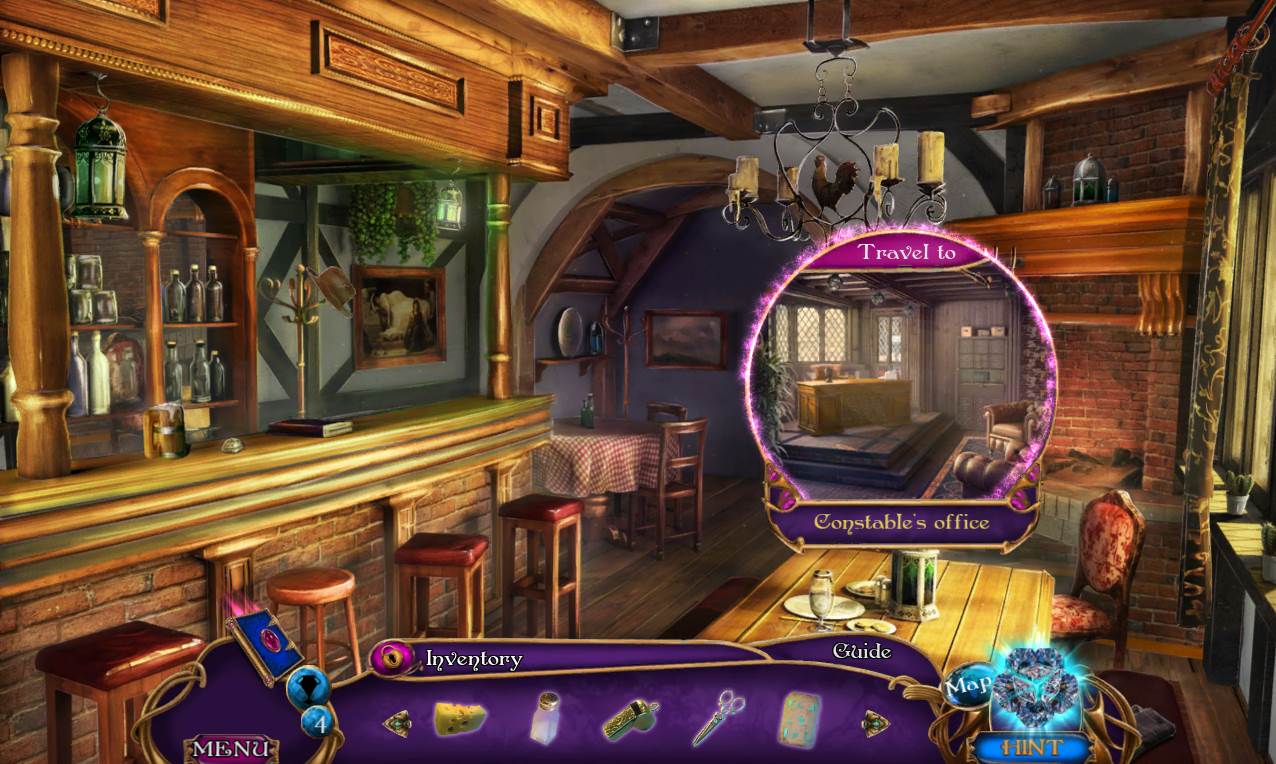Image resolution: width=1276 pixels, height=764 pixels.
Task: Choose the scissors from inventory
Action: point(718,717)
